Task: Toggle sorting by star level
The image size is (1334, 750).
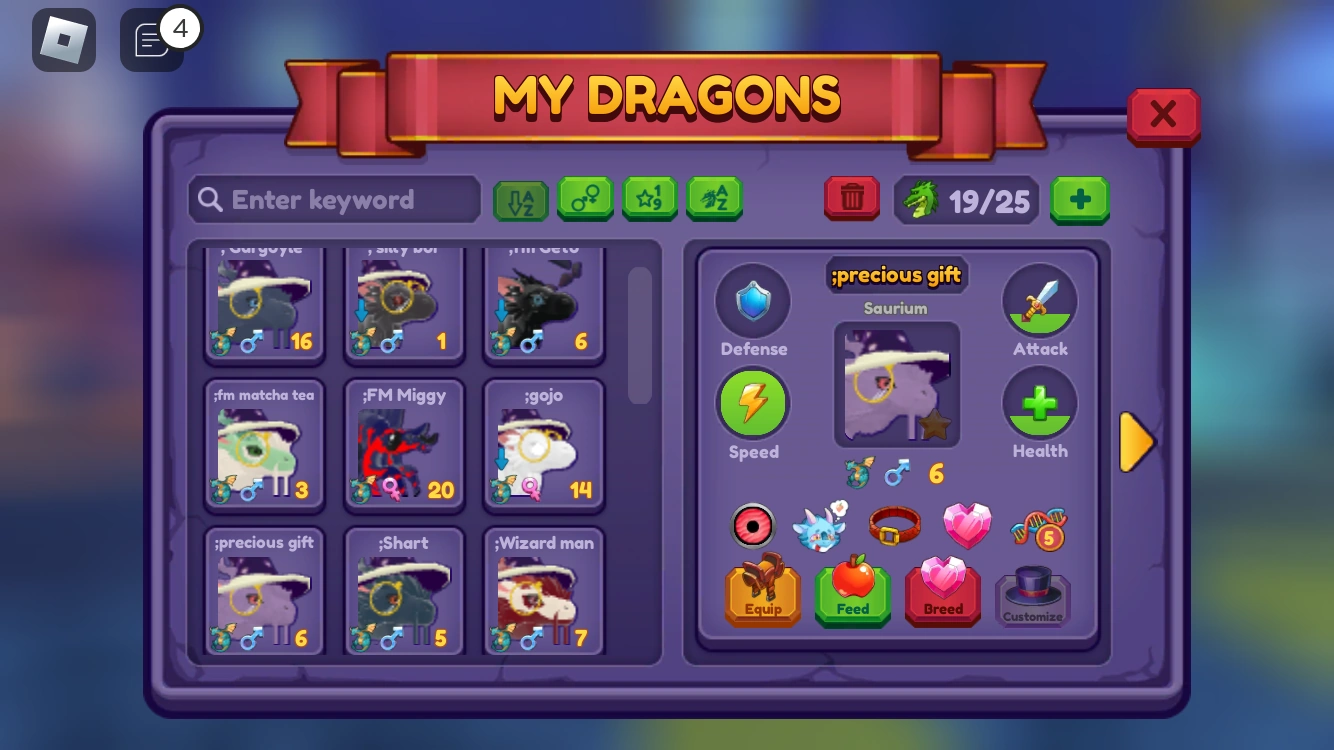Action: point(650,198)
